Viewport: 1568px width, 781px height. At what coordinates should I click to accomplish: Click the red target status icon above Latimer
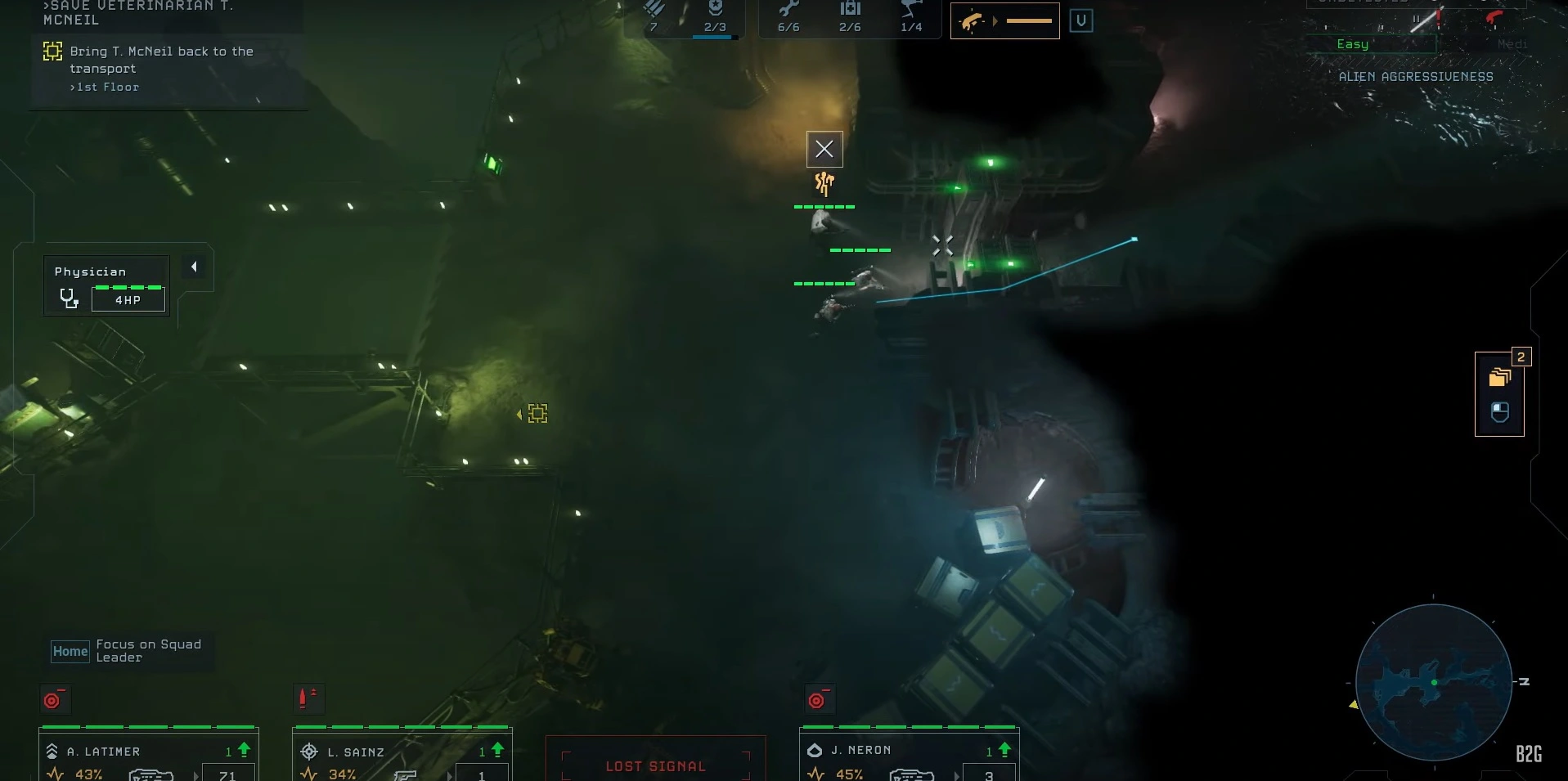coord(54,700)
